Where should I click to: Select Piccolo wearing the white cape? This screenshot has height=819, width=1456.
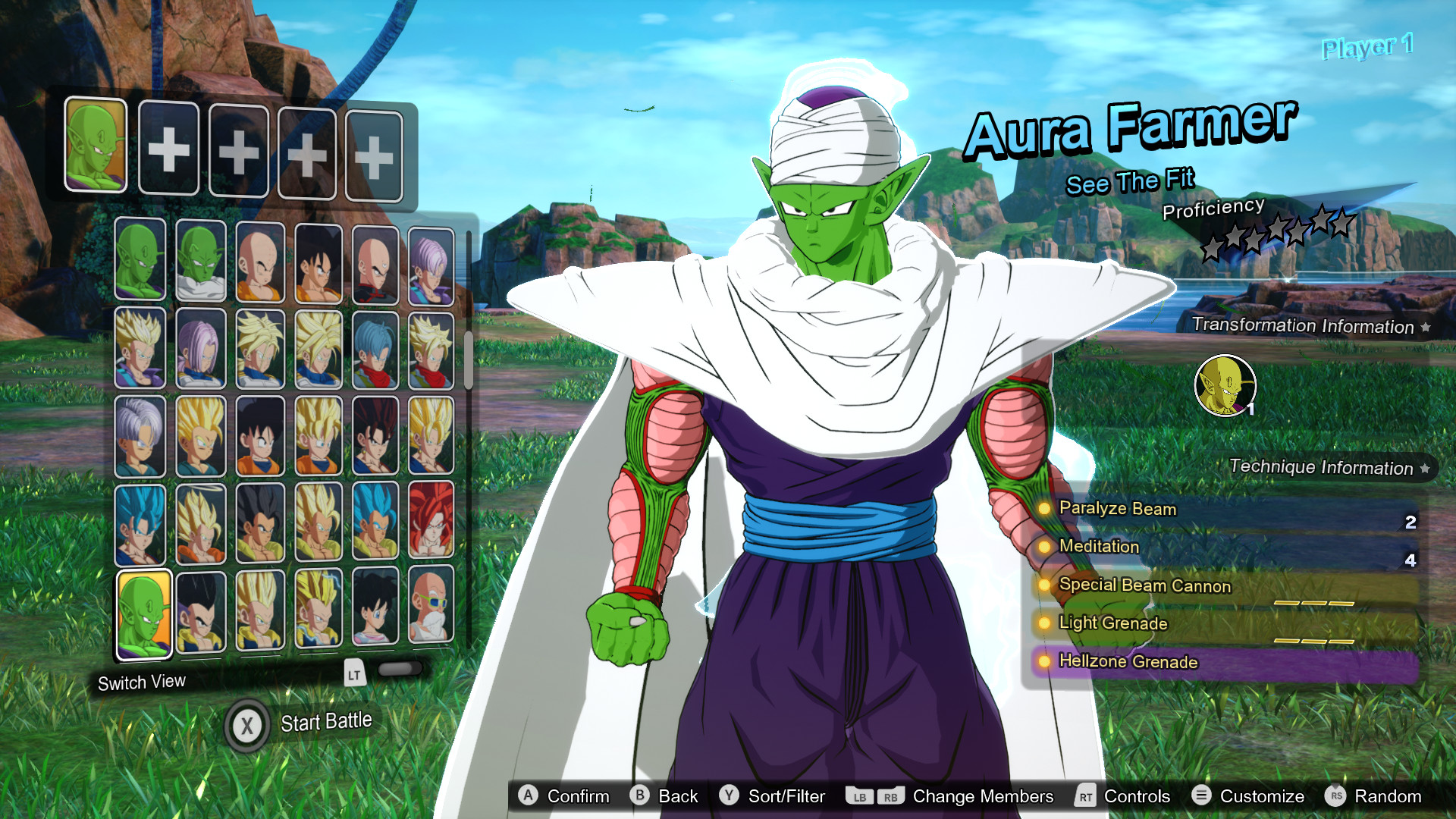(x=201, y=261)
